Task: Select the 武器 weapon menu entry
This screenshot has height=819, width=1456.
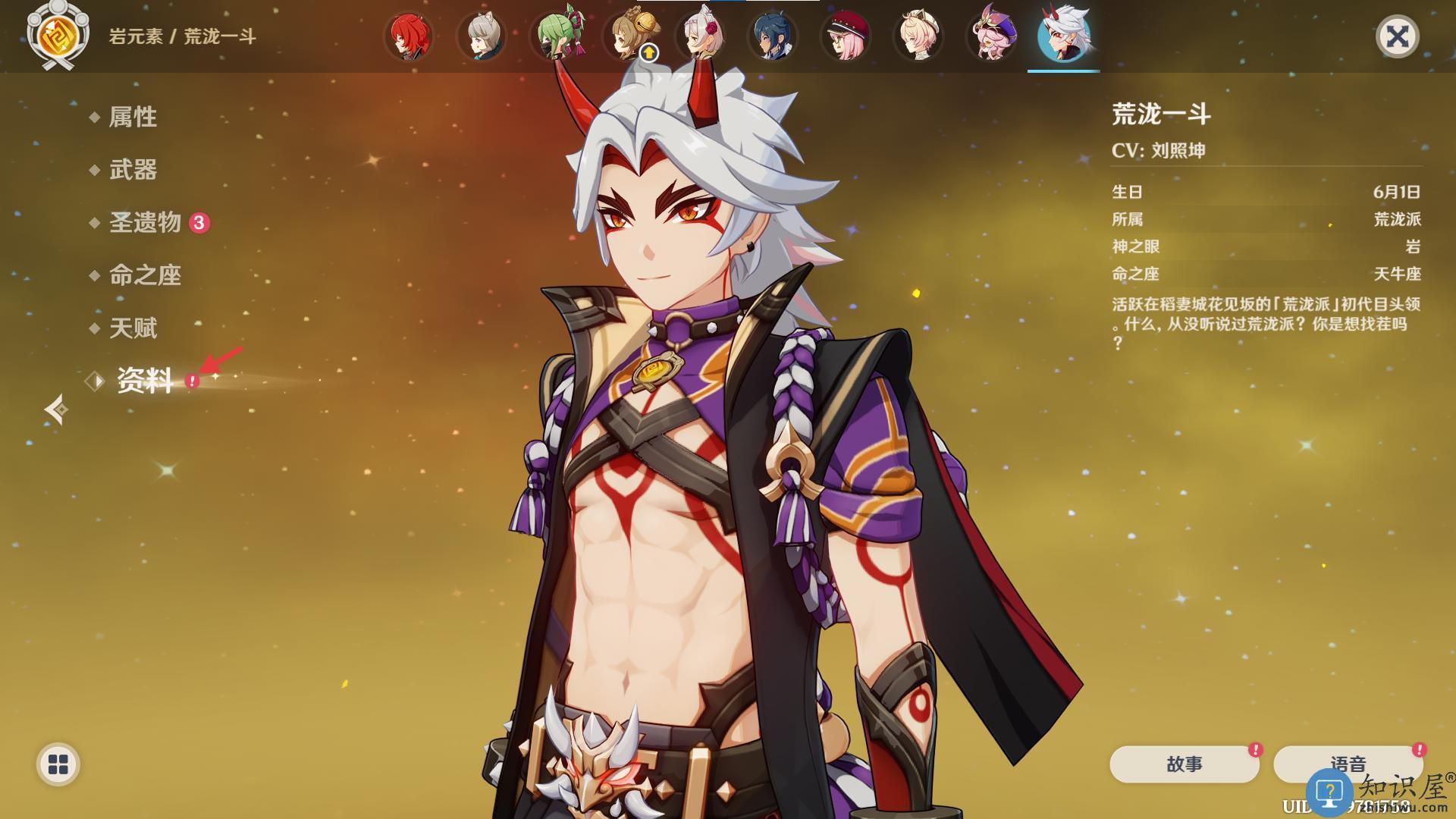Action: 133,170
